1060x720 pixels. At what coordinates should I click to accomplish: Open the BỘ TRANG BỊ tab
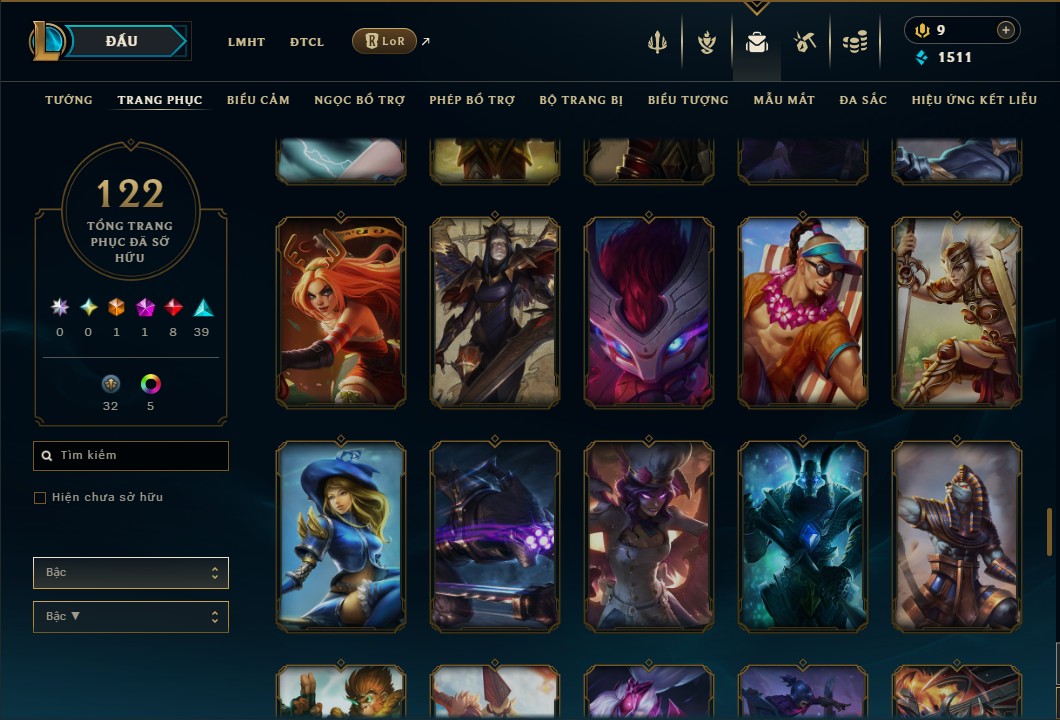click(581, 100)
